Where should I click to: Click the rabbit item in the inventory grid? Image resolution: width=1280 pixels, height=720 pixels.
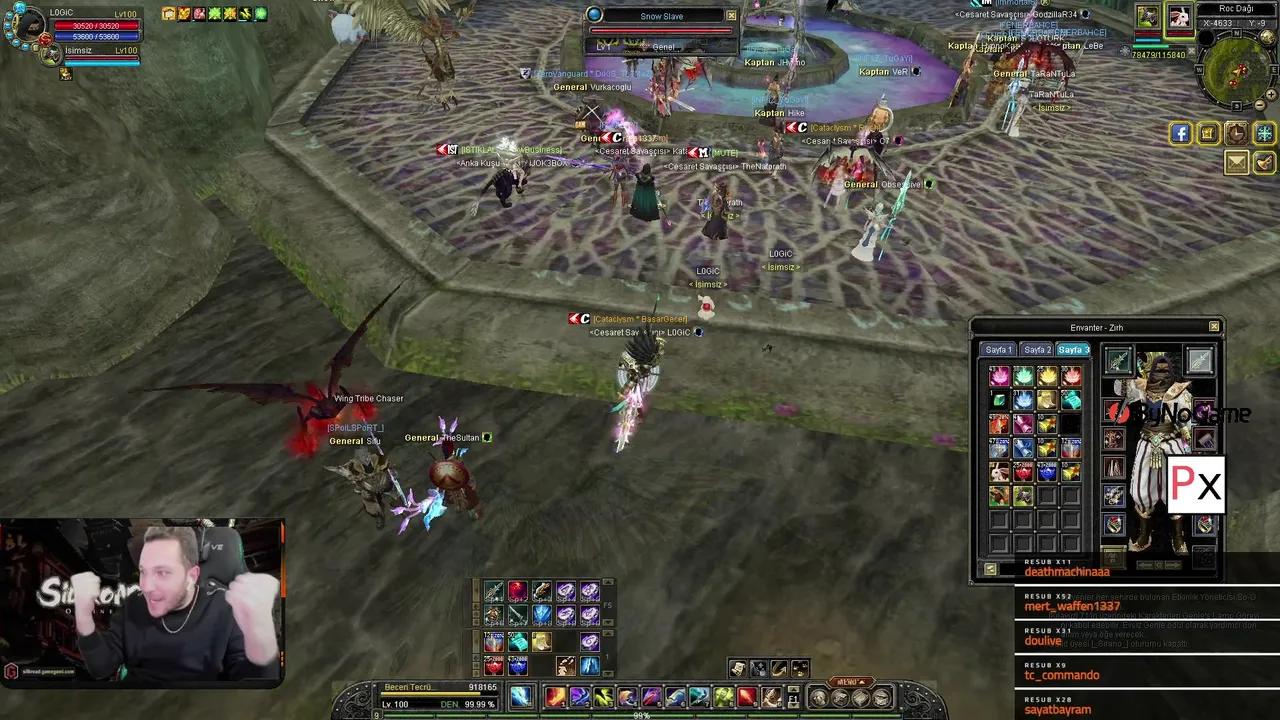pyautogui.click(x=997, y=470)
